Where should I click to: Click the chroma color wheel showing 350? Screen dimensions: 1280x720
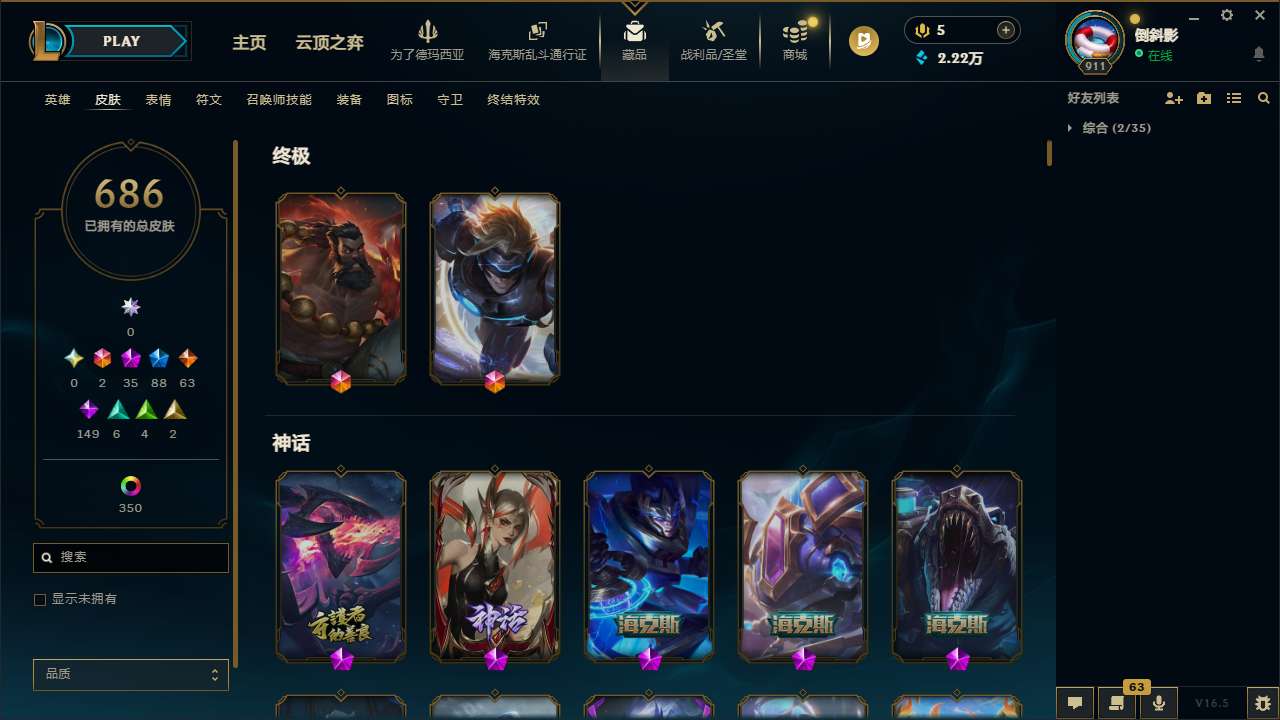[130, 483]
